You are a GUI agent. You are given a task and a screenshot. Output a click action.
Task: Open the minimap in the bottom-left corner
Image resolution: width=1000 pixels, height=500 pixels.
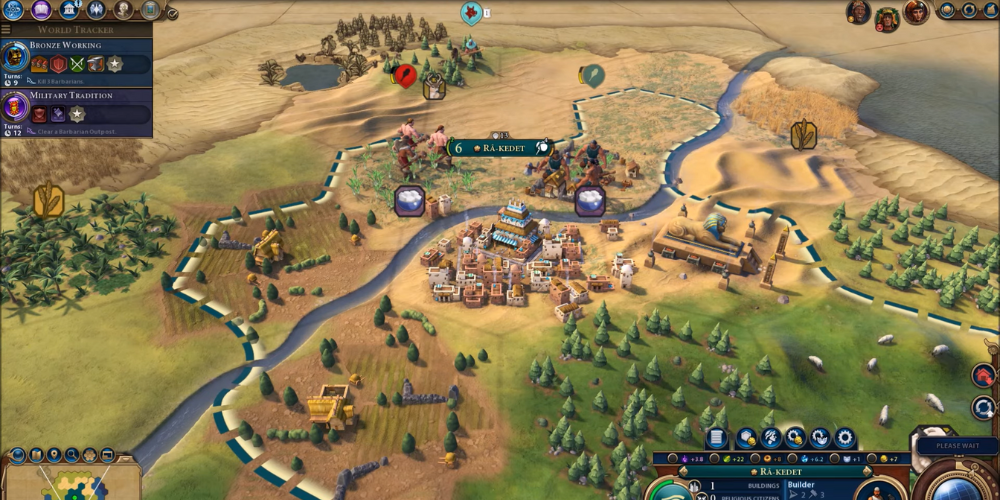click(70, 482)
